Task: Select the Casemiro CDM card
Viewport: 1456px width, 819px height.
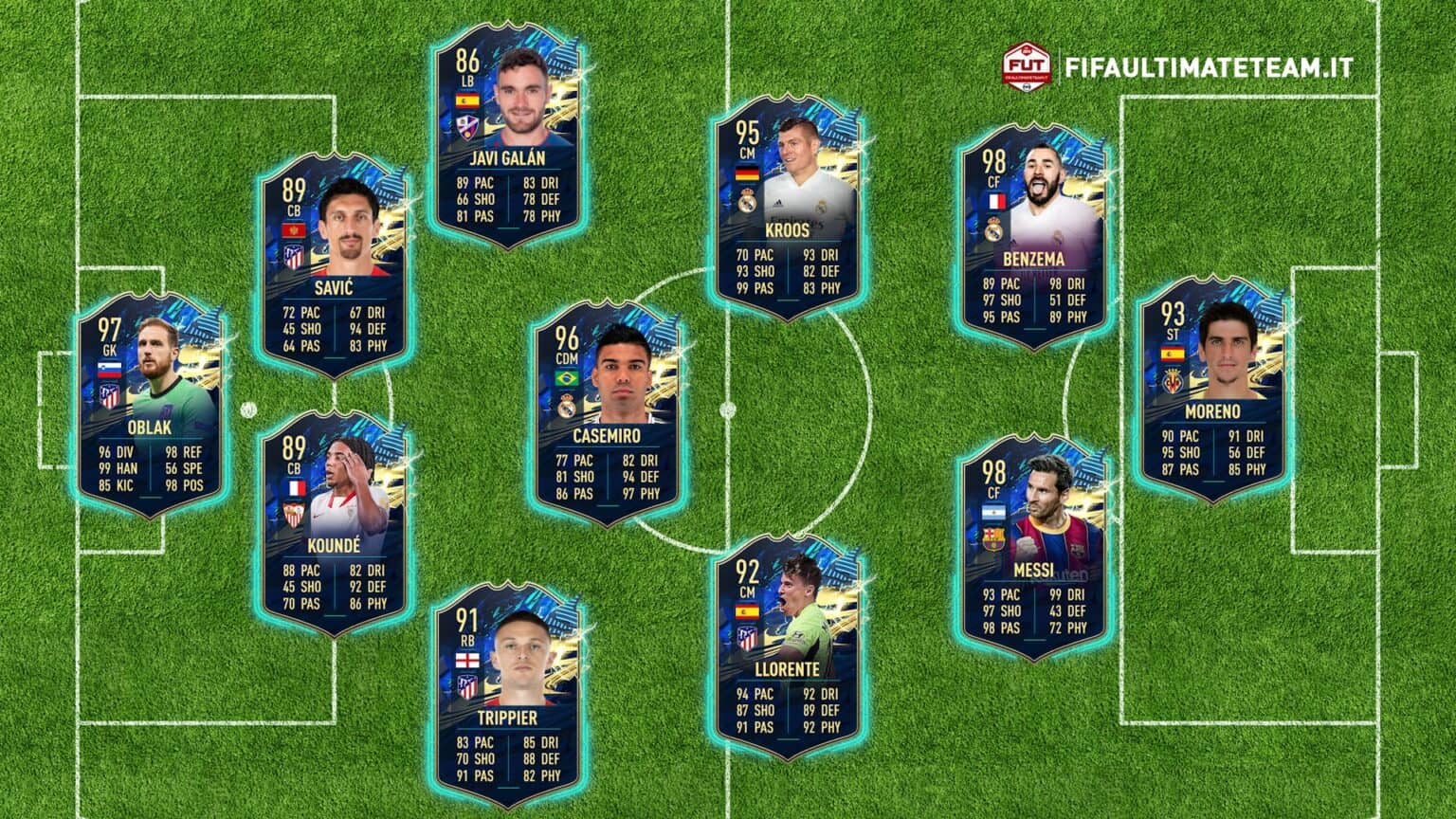Action: [x=607, y=413]
